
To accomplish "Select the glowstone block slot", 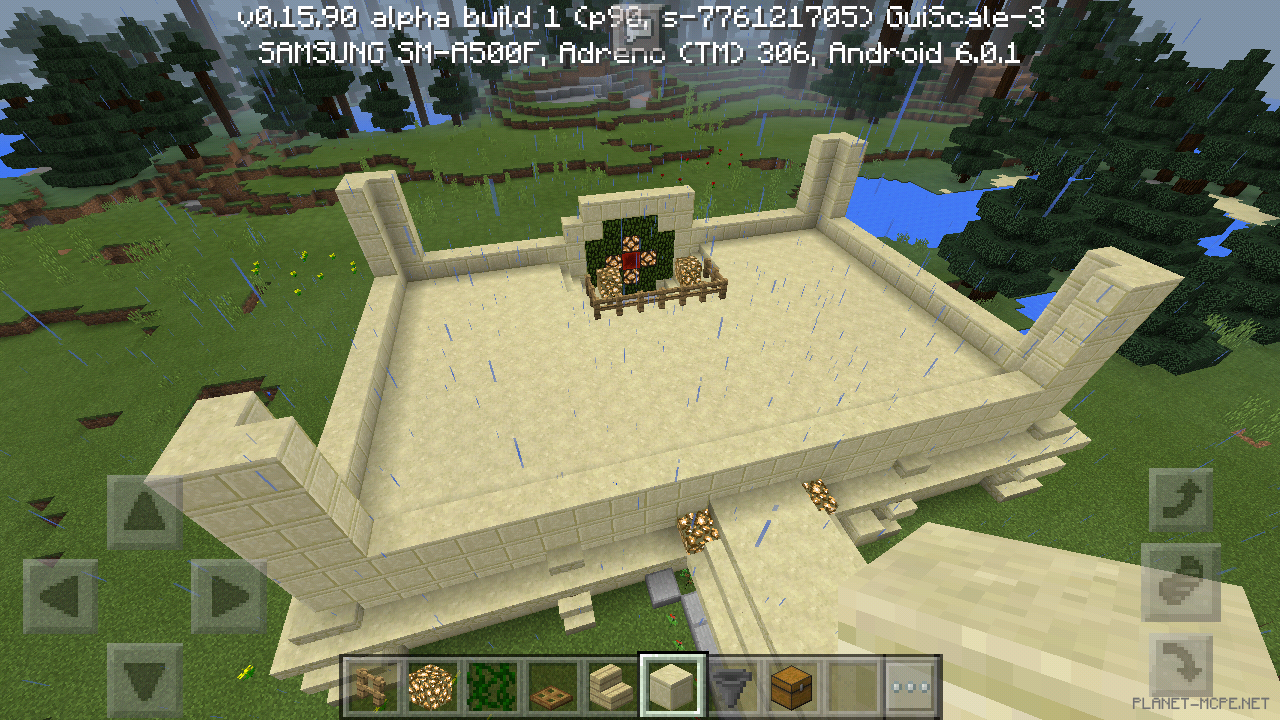I will pyautogui.click(x=430, y=686).
